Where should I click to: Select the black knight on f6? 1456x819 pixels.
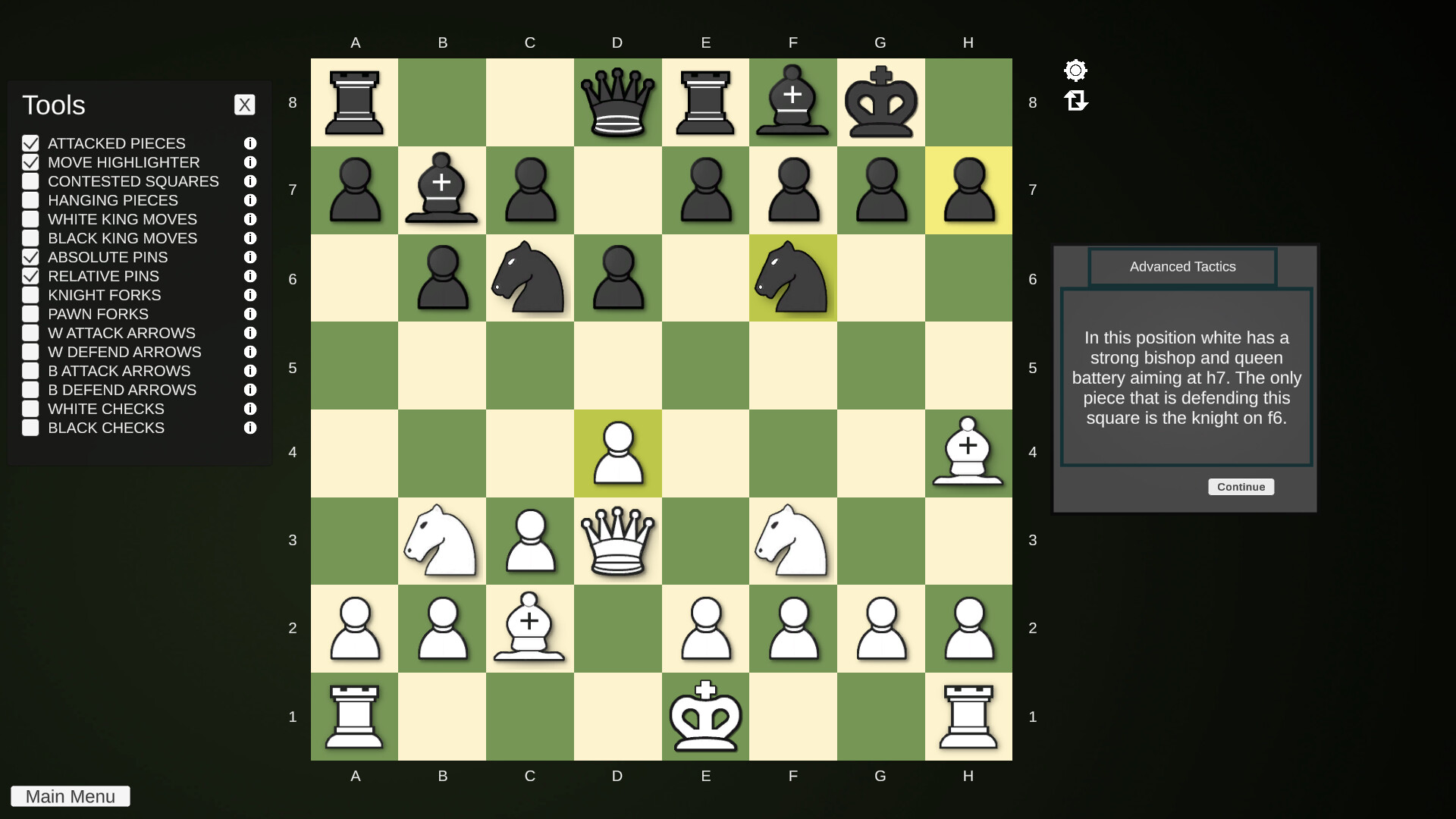(x=792, y=279)
